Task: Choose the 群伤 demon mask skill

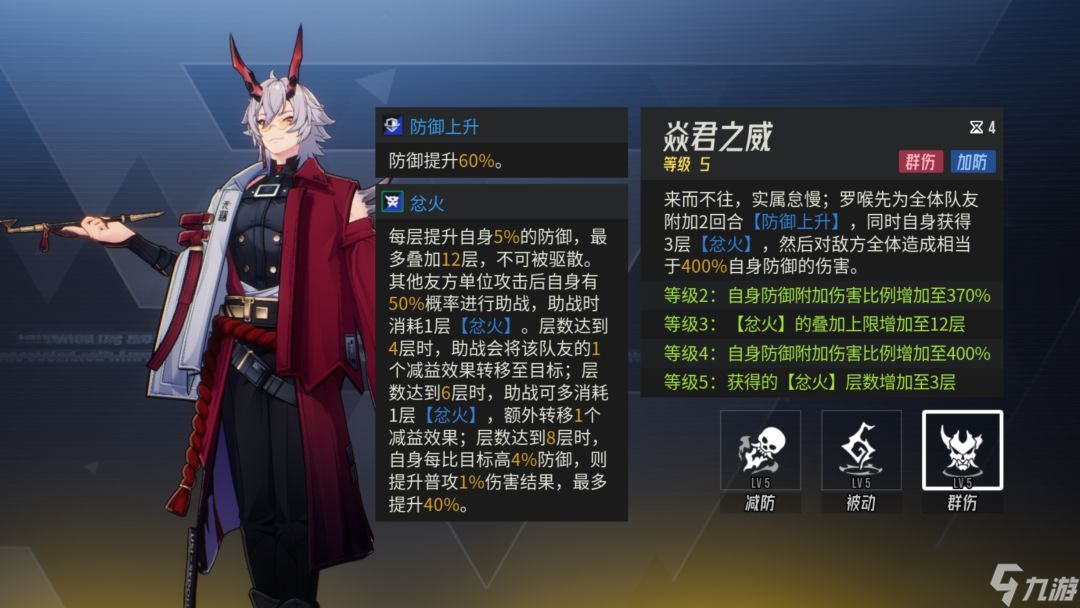Action: 962,450
